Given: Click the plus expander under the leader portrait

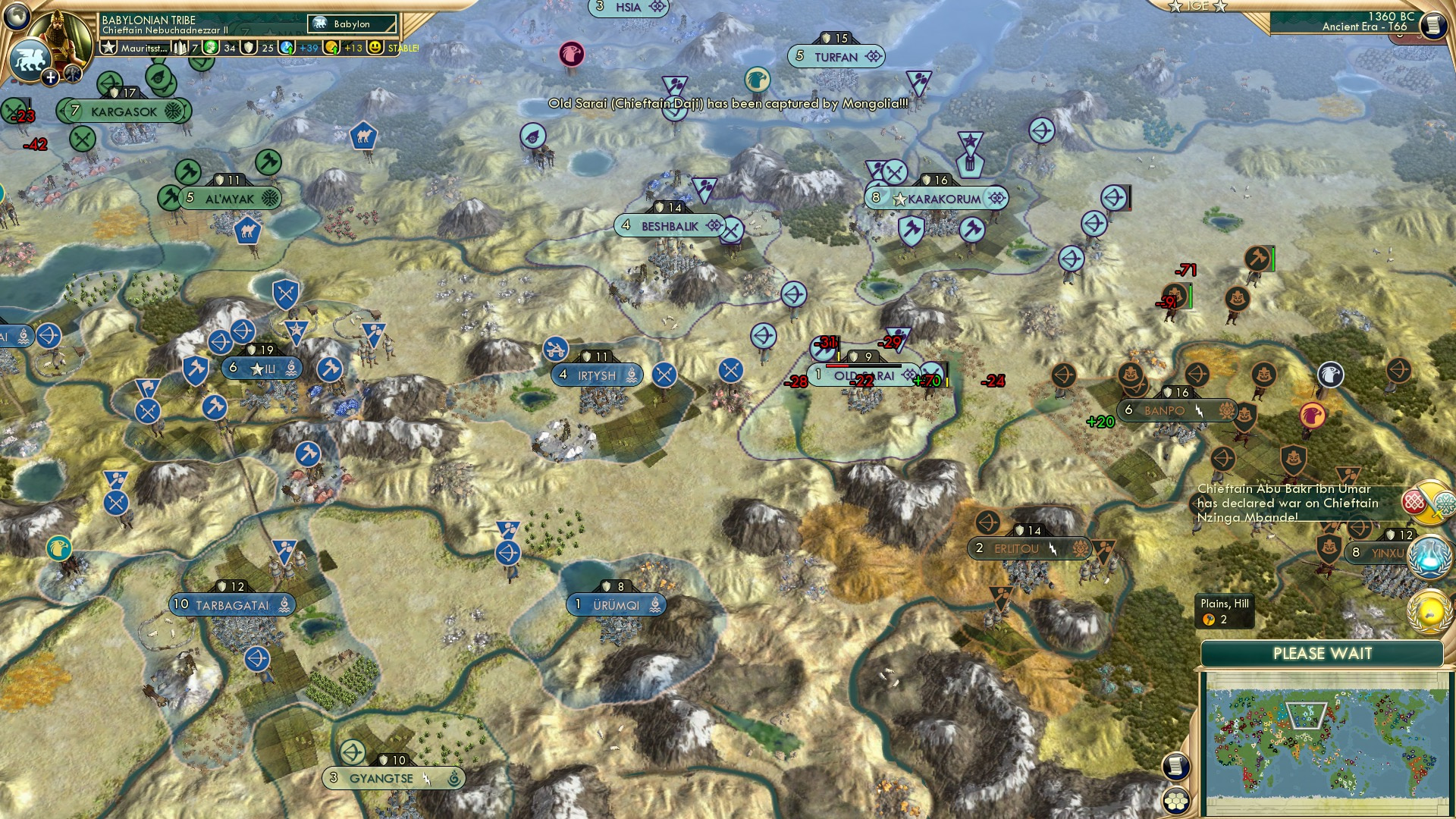Looking at the screenshot, I should pos(50,76).
